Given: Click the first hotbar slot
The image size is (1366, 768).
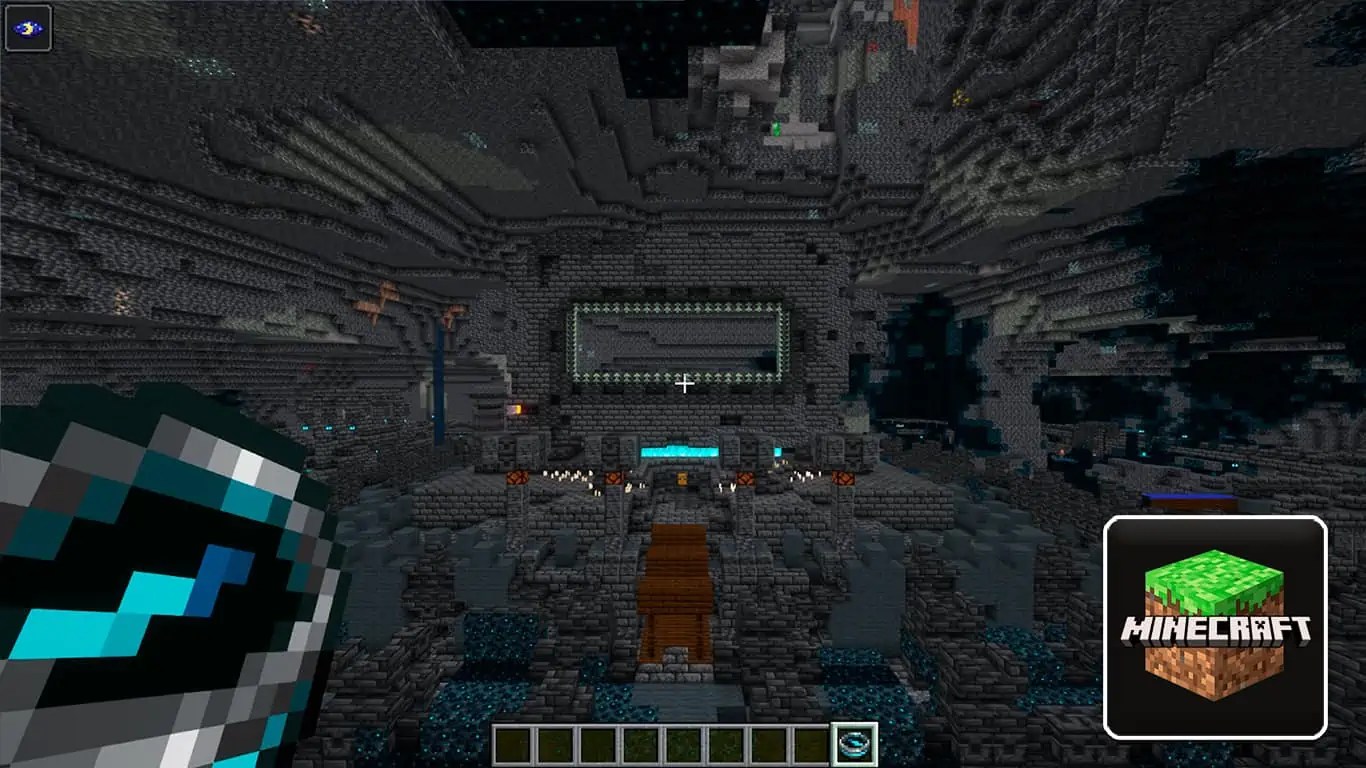Looking at the screenshot, I should tap(512, 743).
